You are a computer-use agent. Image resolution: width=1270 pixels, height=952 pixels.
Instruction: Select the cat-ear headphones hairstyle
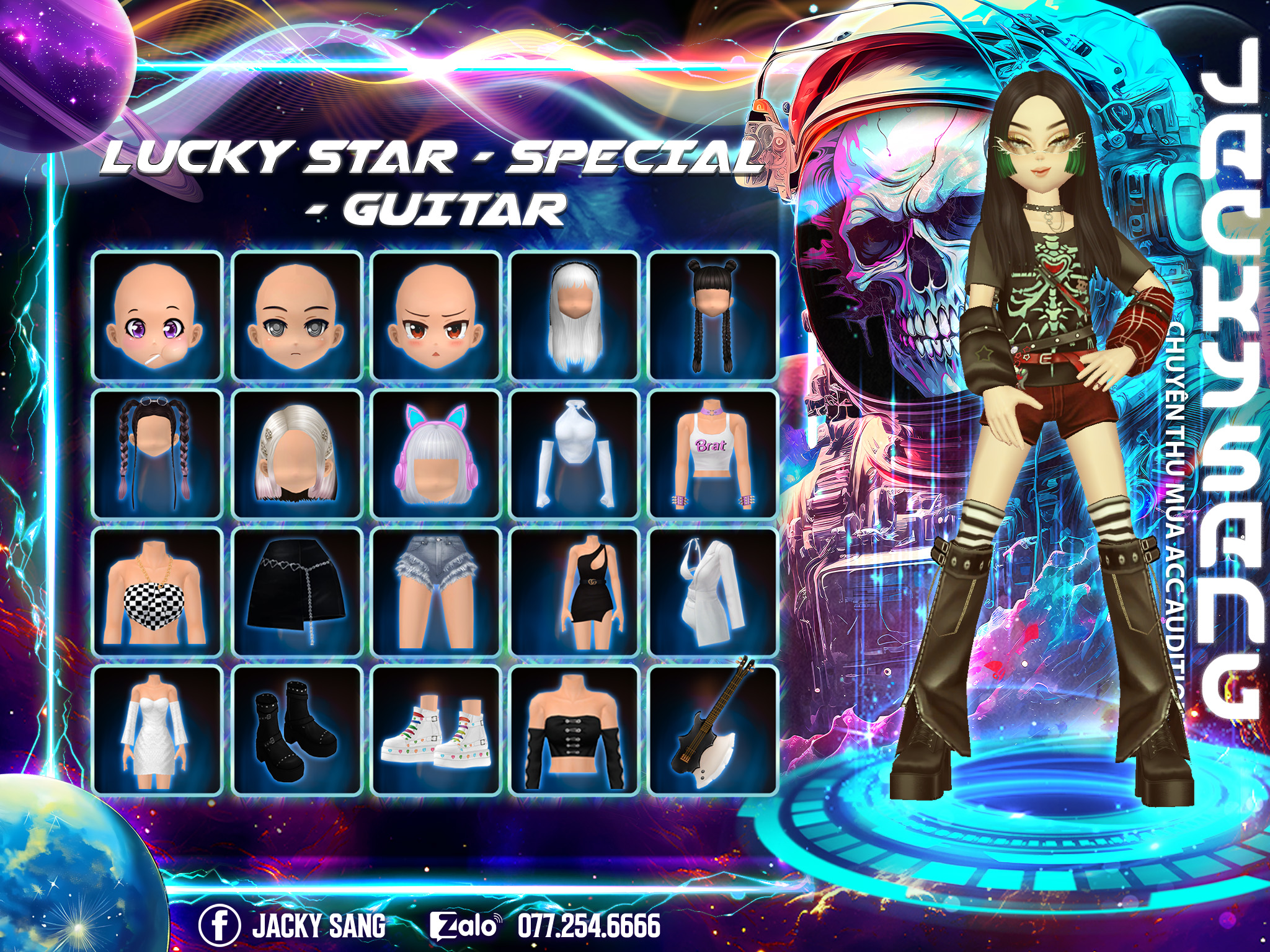click(x=436, y=455)
